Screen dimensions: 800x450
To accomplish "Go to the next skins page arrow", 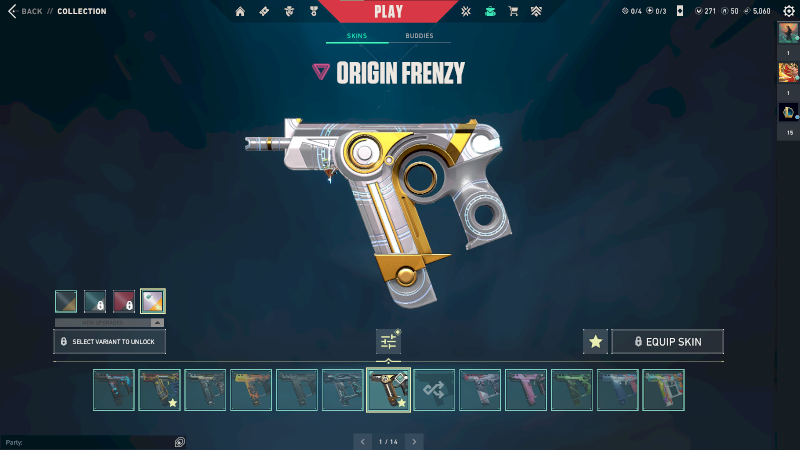I will click(x=415, y=440).
